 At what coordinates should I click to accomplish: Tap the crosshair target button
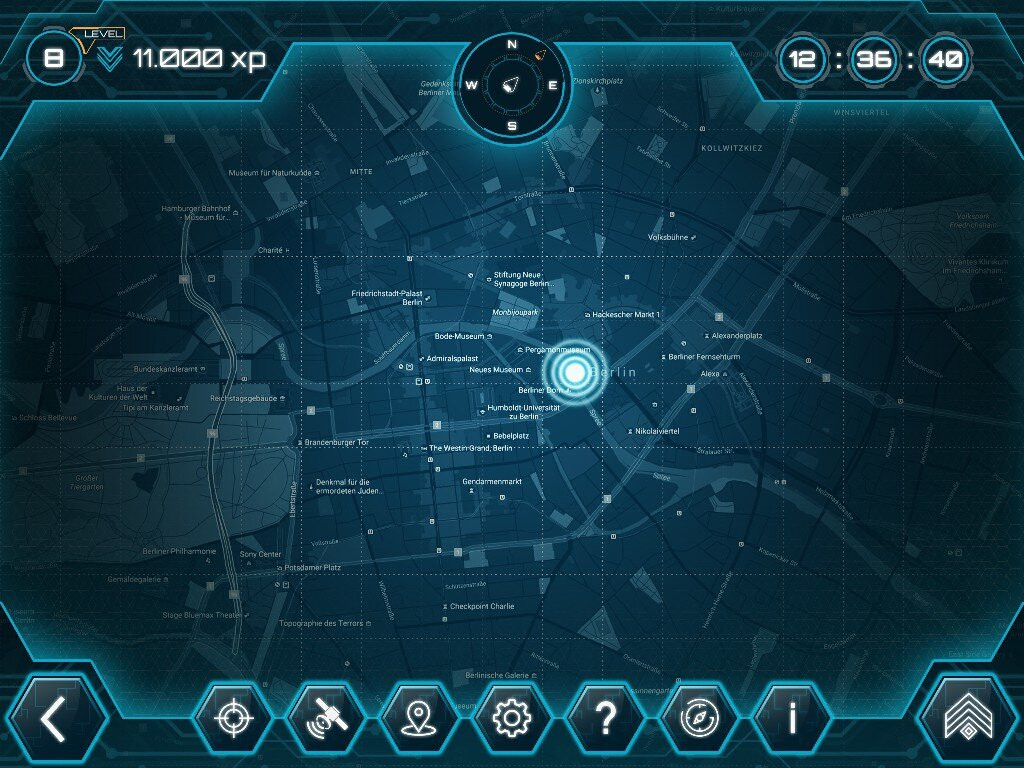click(232, 719)
